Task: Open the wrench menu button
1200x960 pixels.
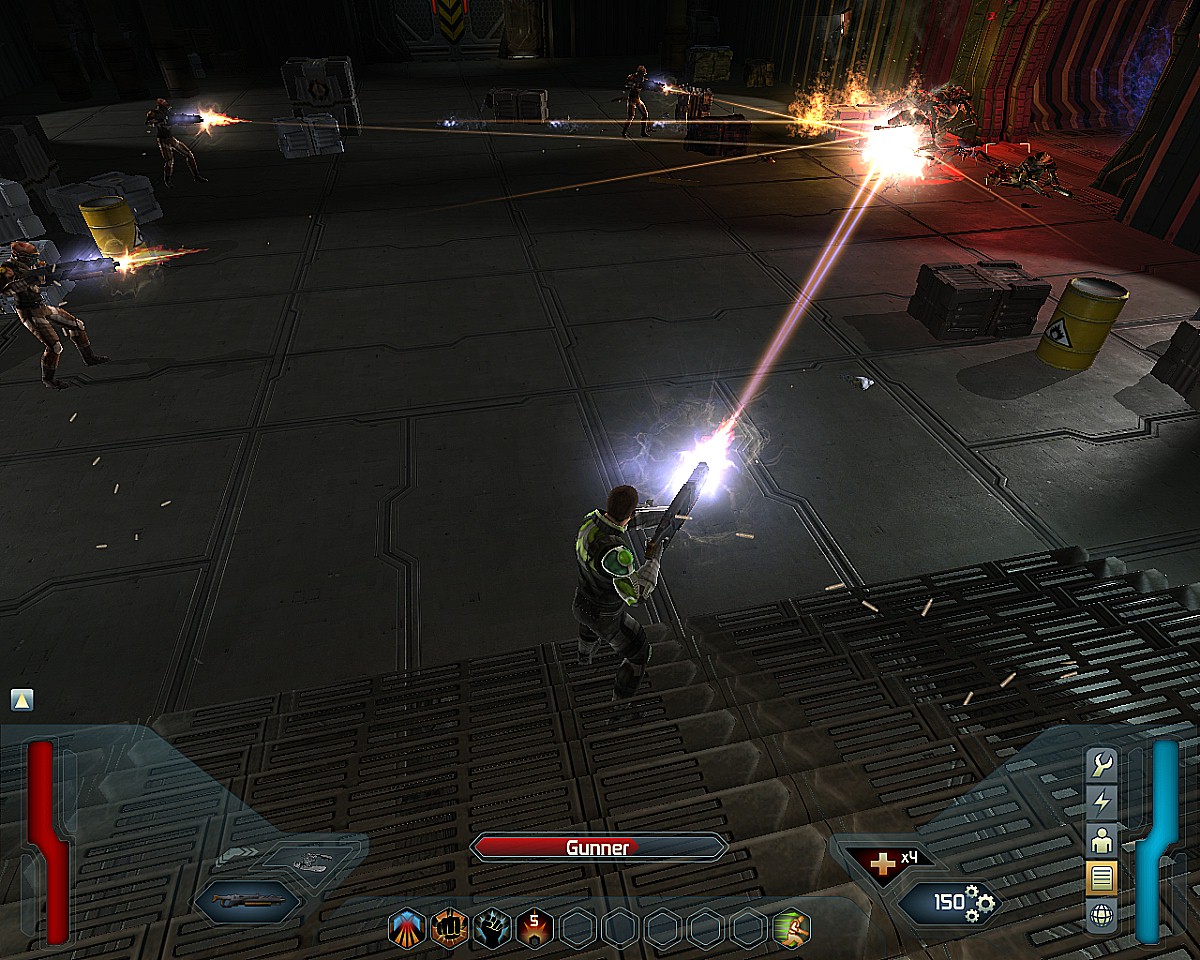Action: coord(1102,765)
